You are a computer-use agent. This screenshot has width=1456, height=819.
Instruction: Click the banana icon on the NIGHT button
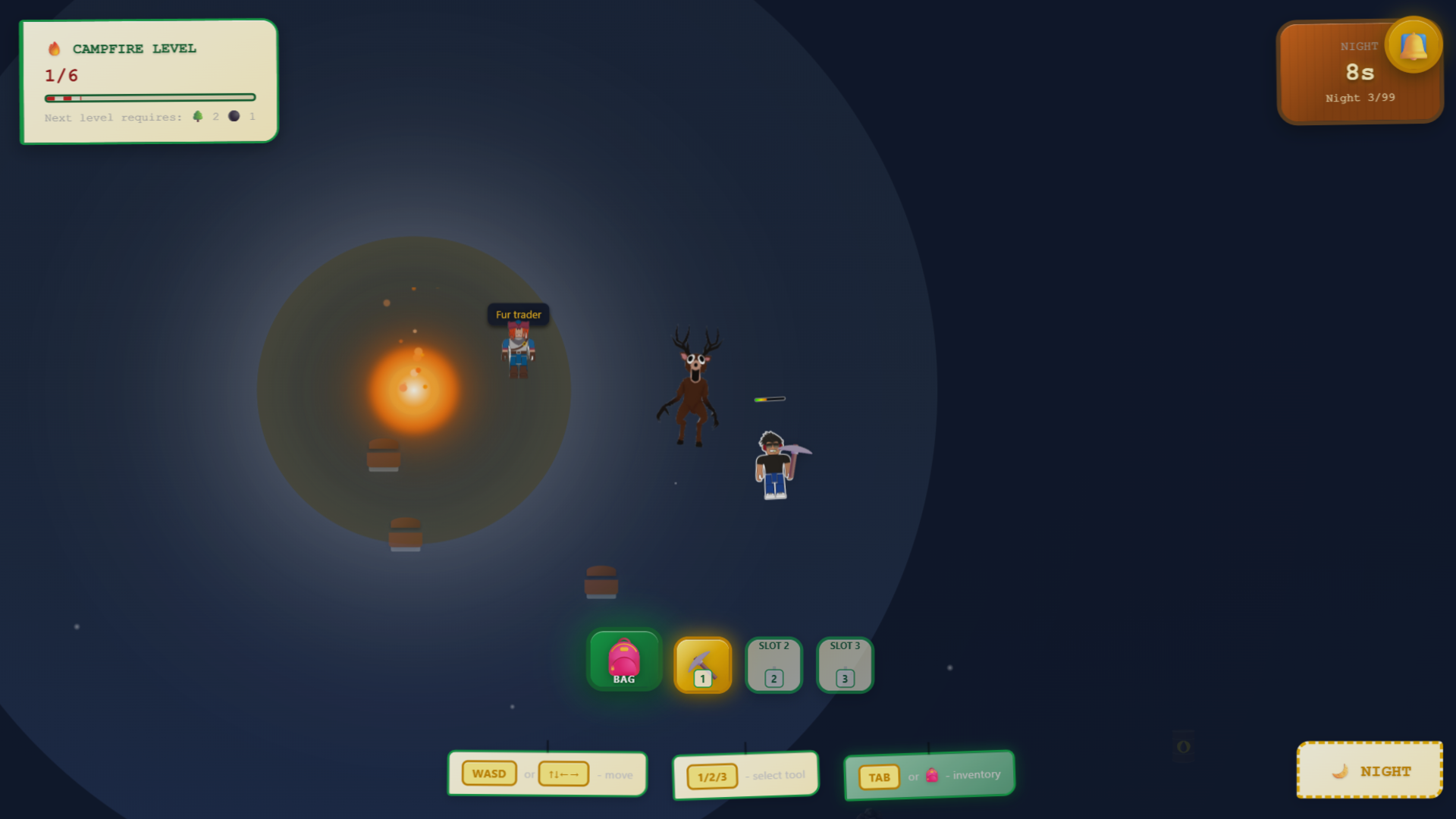coord(1341,770)
